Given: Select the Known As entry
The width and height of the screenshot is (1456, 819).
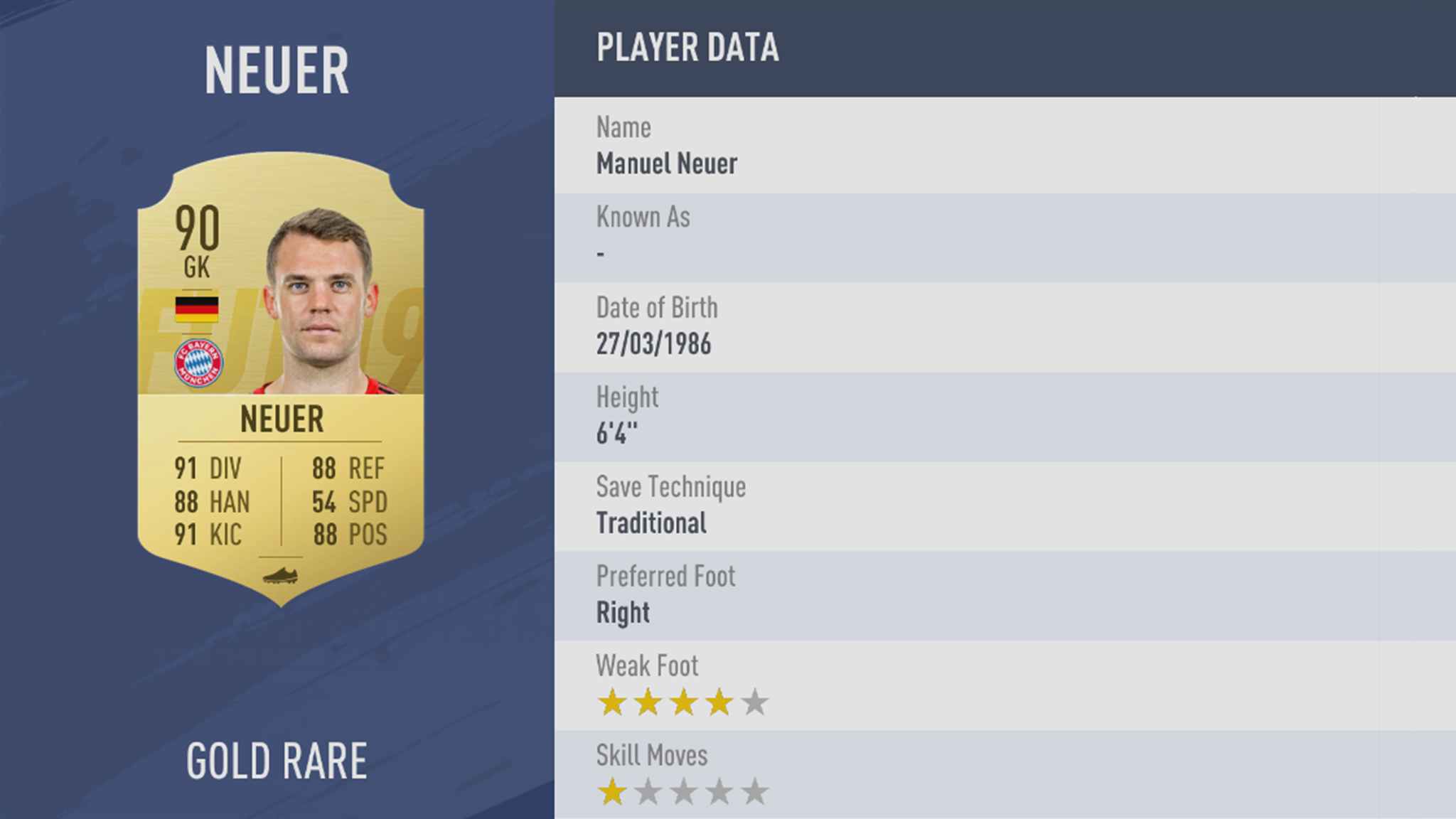Looking at the screenshot, I should click(x=643, y=235).
